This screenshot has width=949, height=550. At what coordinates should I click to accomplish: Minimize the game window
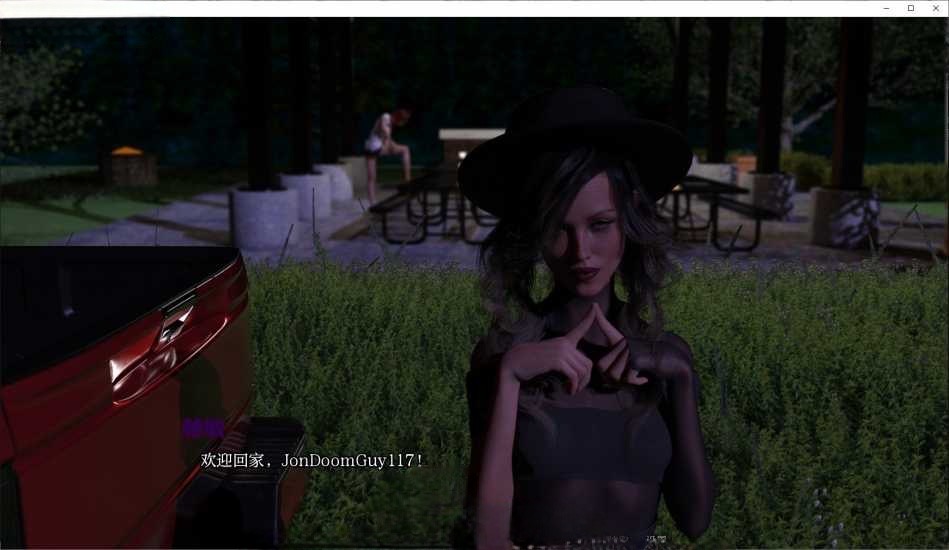(887, 8)
